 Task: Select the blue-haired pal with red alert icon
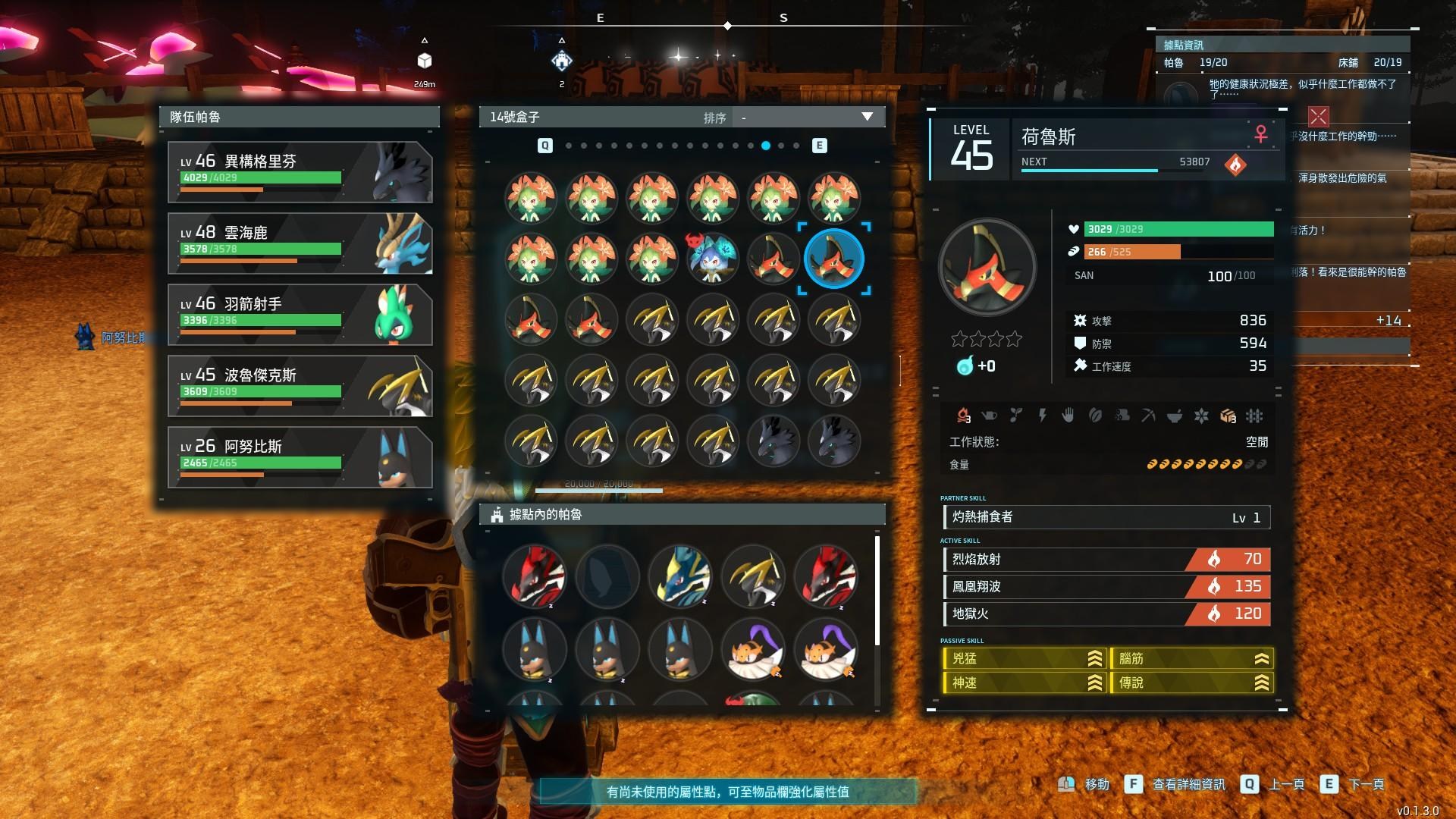(x=712, y=259)
